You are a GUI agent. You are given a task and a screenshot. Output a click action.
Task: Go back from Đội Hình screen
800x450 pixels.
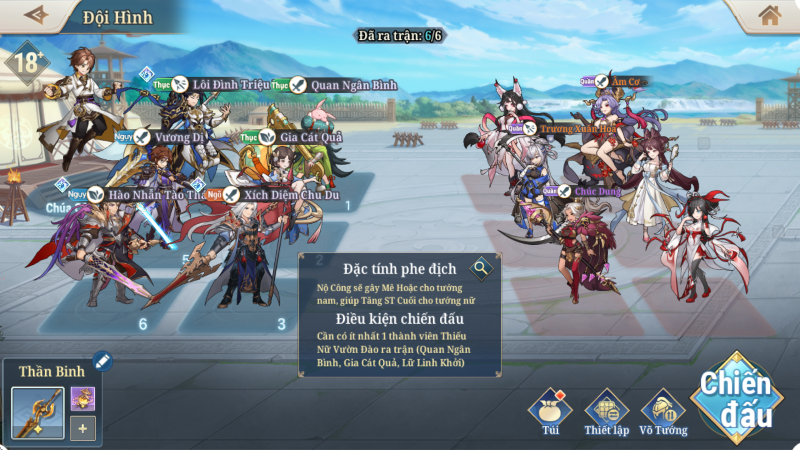tap(36, 15)
